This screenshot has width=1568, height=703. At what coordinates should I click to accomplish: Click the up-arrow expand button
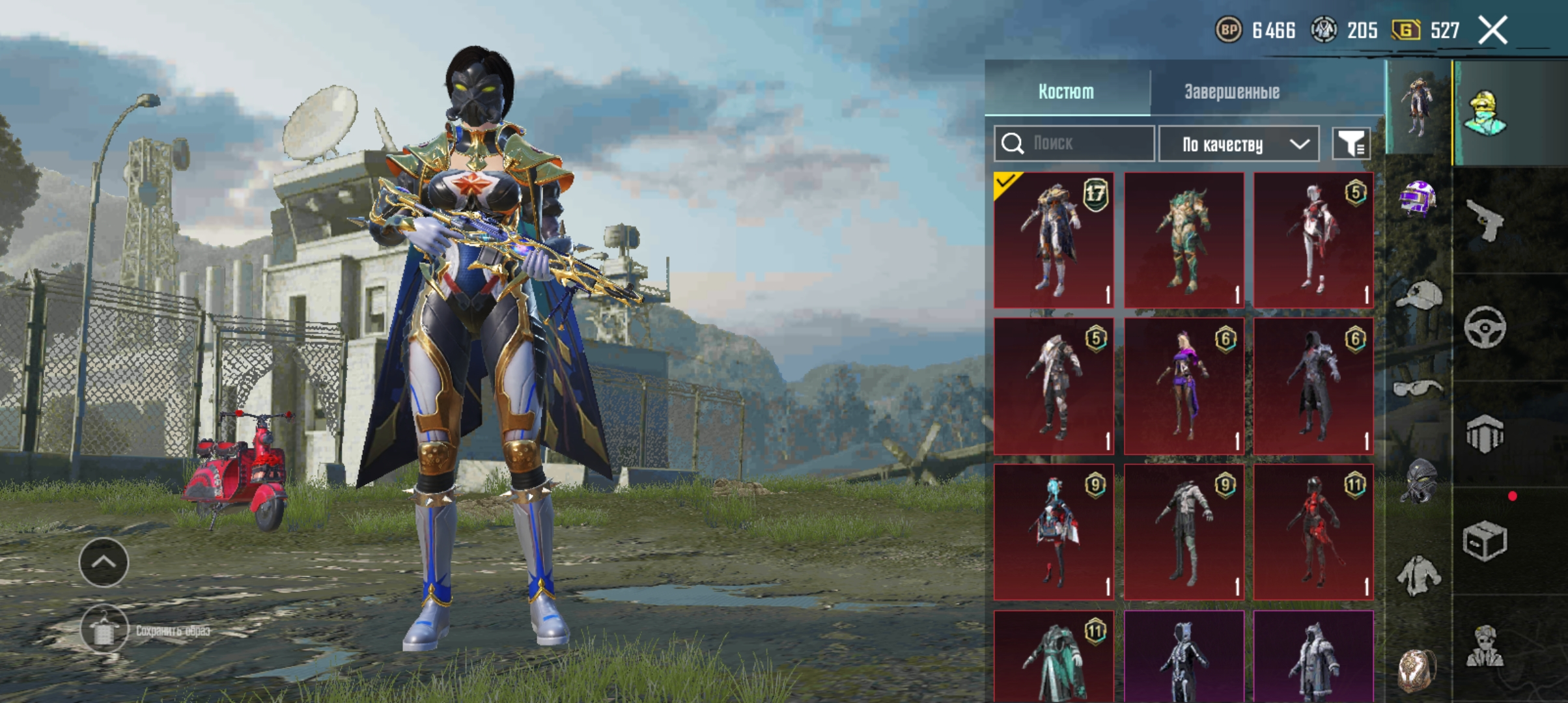coord(104,562)
